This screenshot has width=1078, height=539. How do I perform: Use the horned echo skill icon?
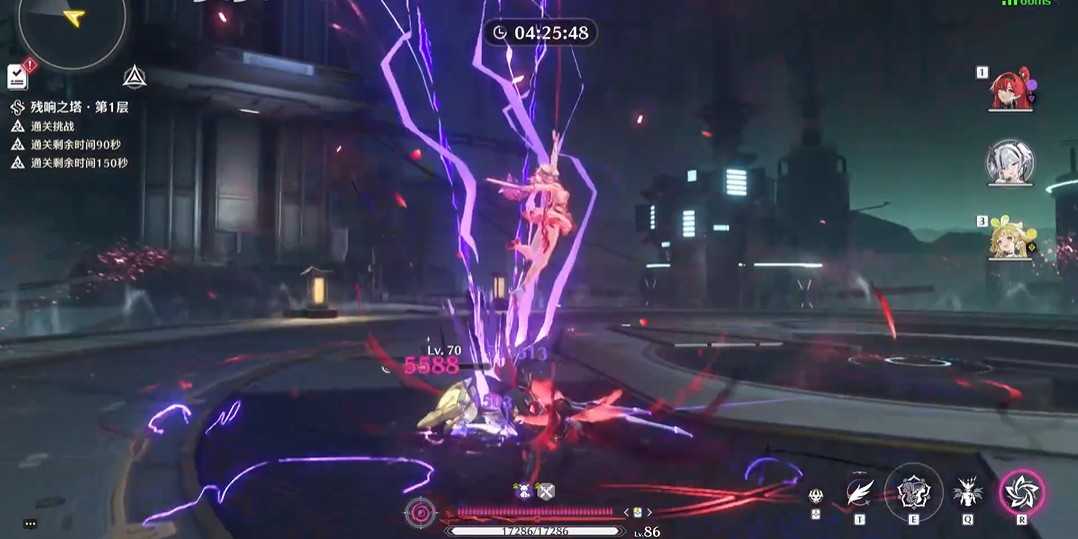tap(967, 491)
